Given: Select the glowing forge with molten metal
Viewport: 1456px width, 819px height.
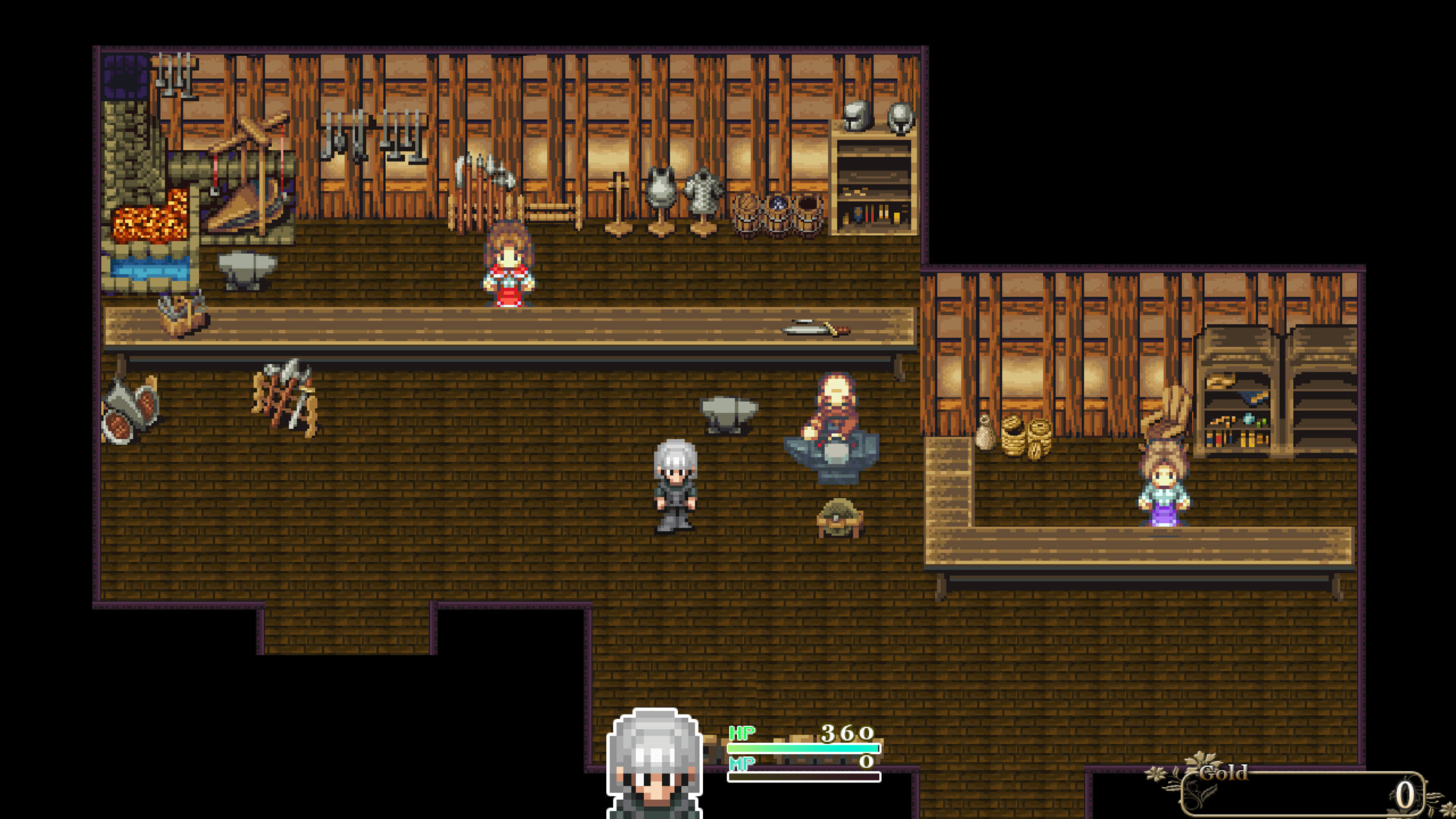Looking at the screenshot, I should pyautogui.click(x=148, y=220).
